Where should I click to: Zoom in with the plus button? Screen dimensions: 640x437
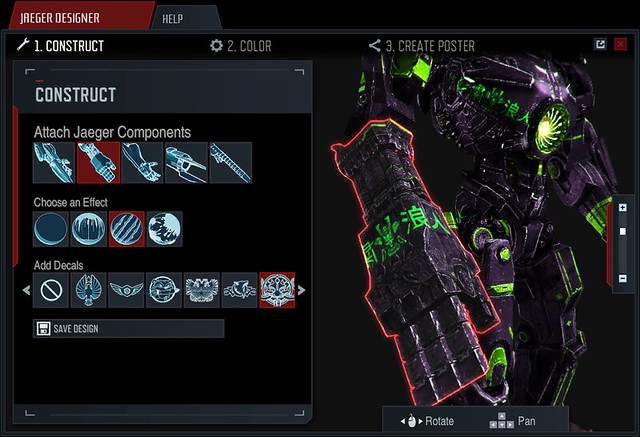click(622, 208)
